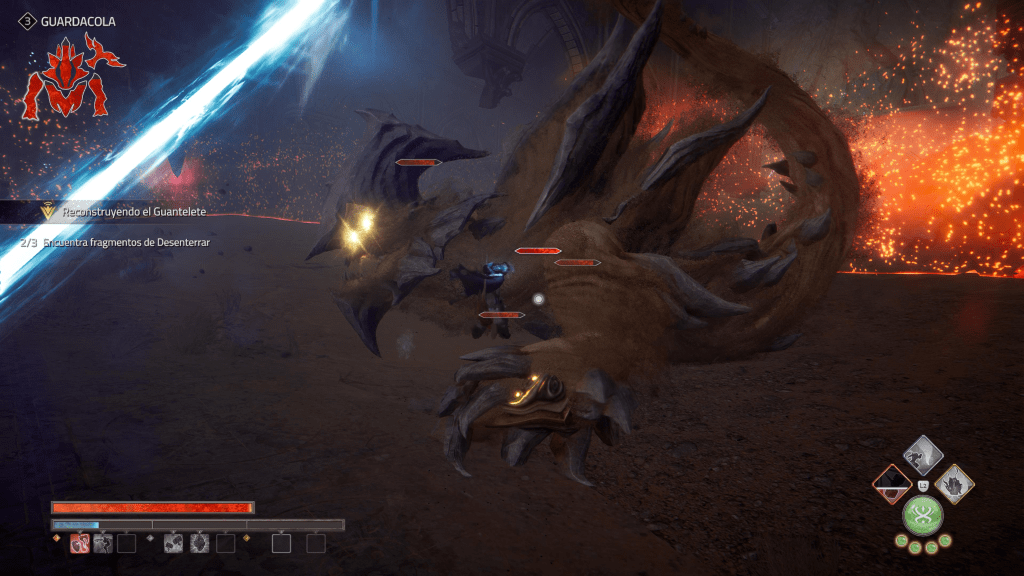Click the 'Encuentra fragmentos de Desenterrar' objective
The image size is (1024, 576).
tap(126, 243)
